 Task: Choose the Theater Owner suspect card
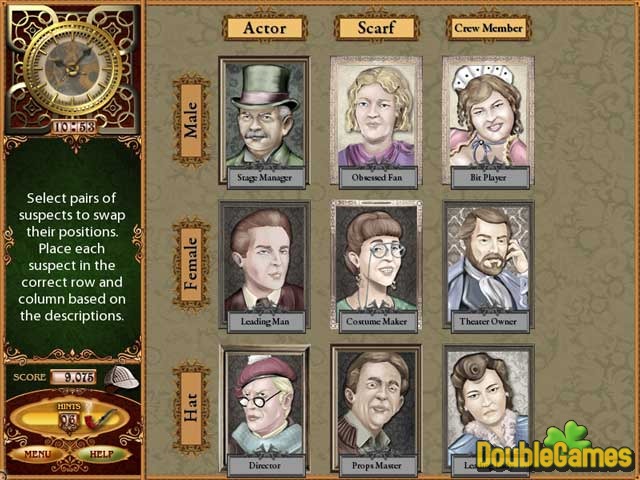coord(488,265)
